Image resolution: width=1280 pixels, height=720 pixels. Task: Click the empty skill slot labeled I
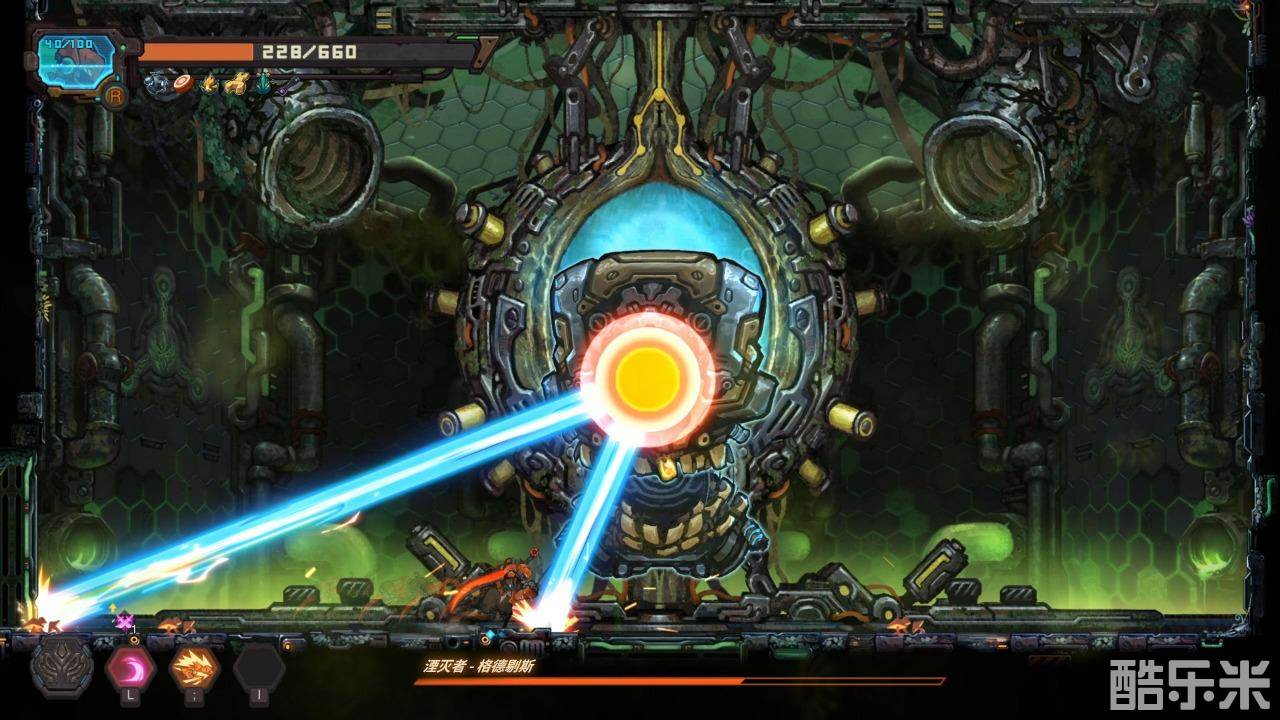257,668
